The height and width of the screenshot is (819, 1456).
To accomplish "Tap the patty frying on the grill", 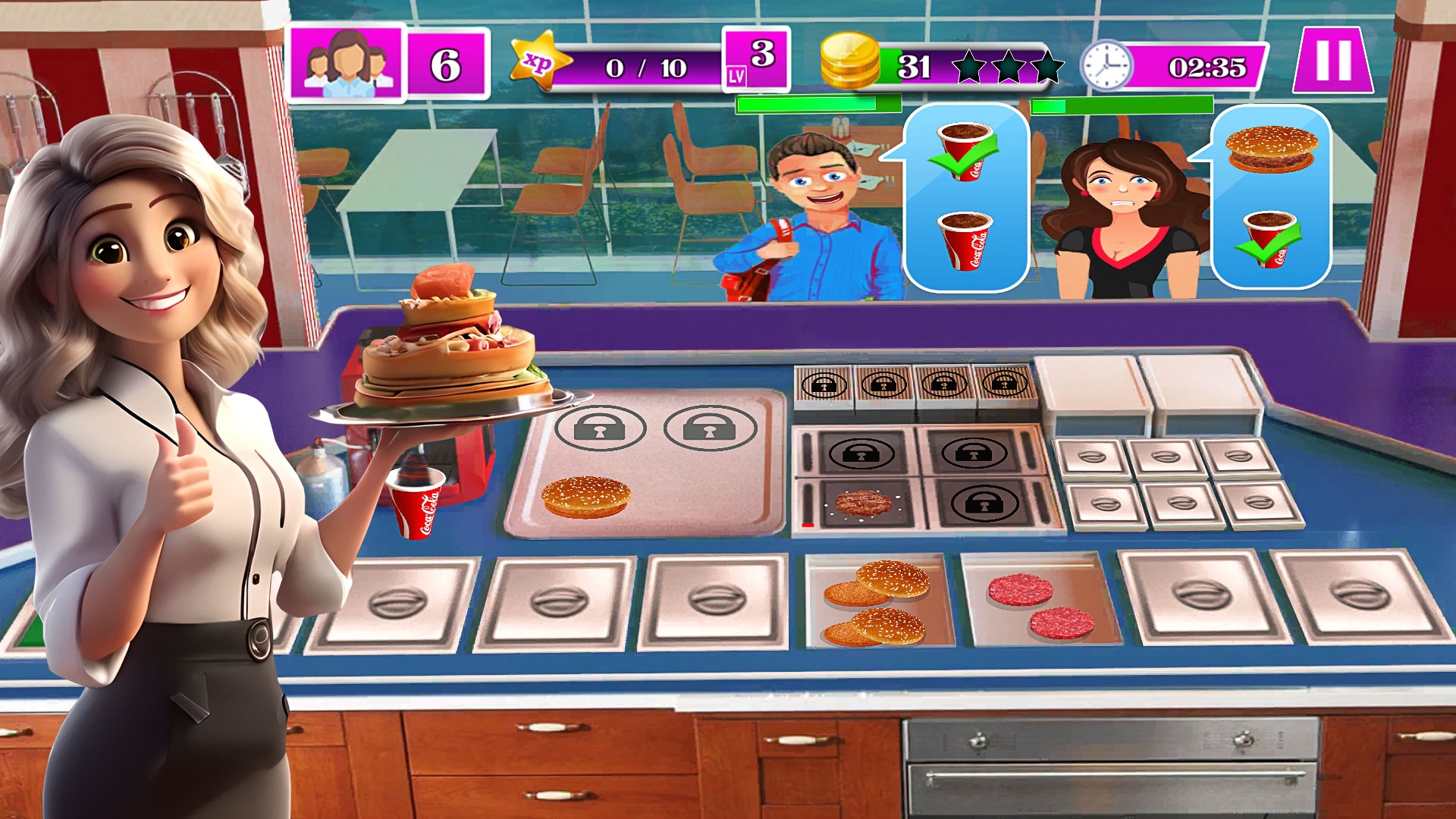I will coord(863,502).
